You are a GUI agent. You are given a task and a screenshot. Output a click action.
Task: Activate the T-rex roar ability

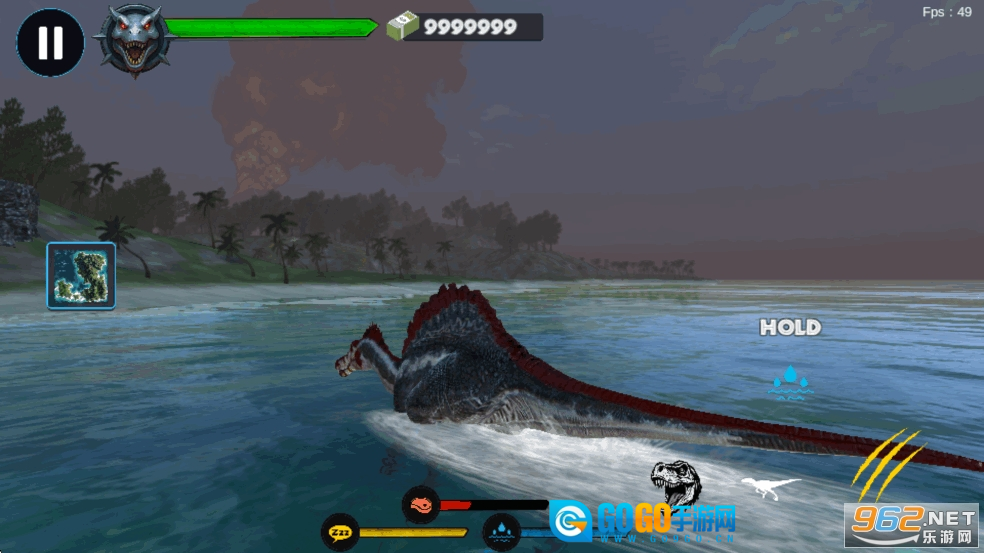pyautogui.click(x=676, y=483)
